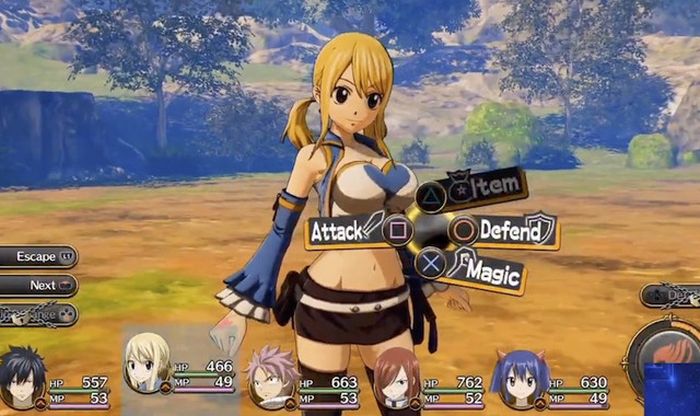
Task: Click the Next button
Action: (x=39, y=285)
